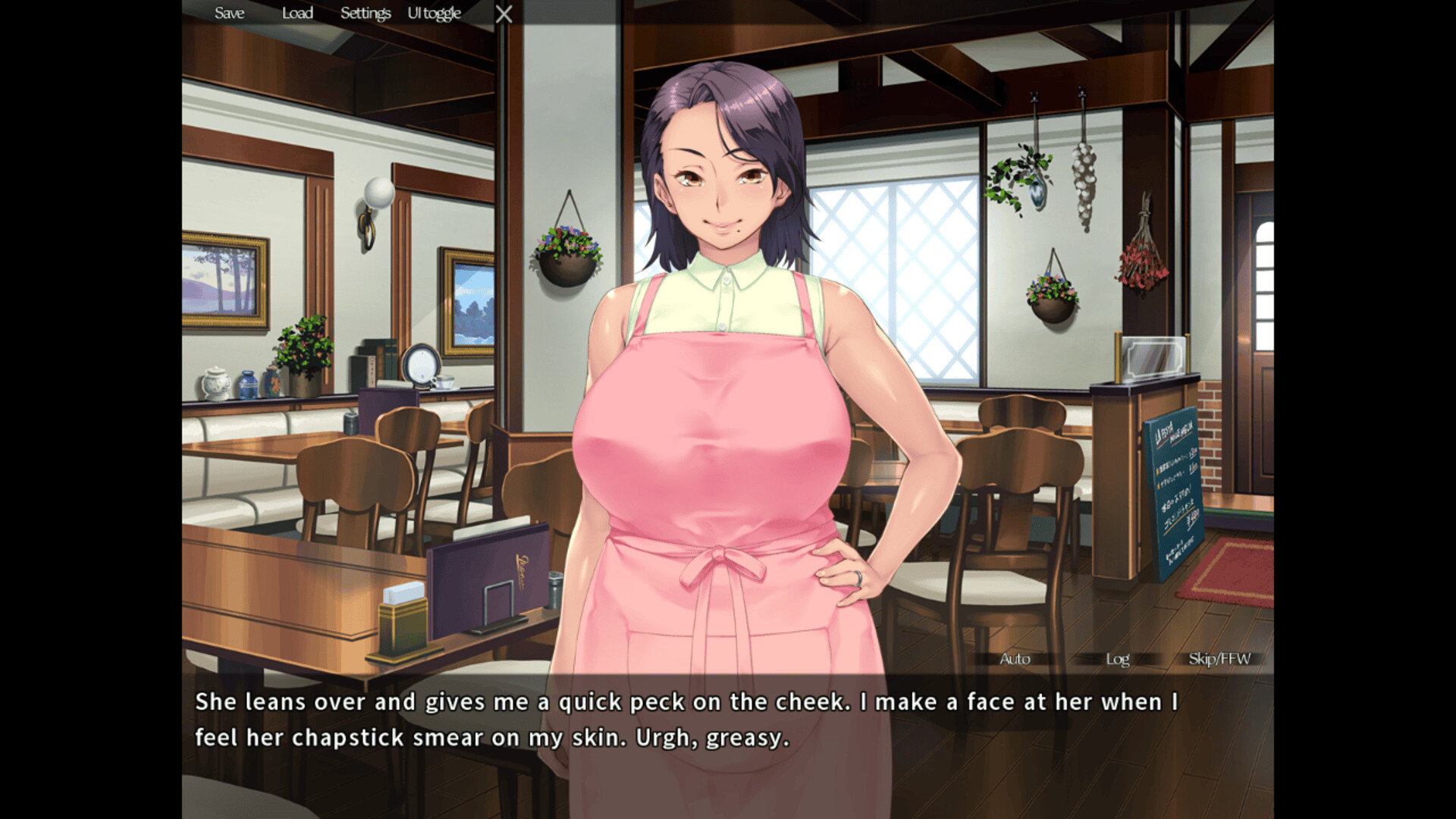Open the Settings screen

pyautogui.click(x=365, y=13)
